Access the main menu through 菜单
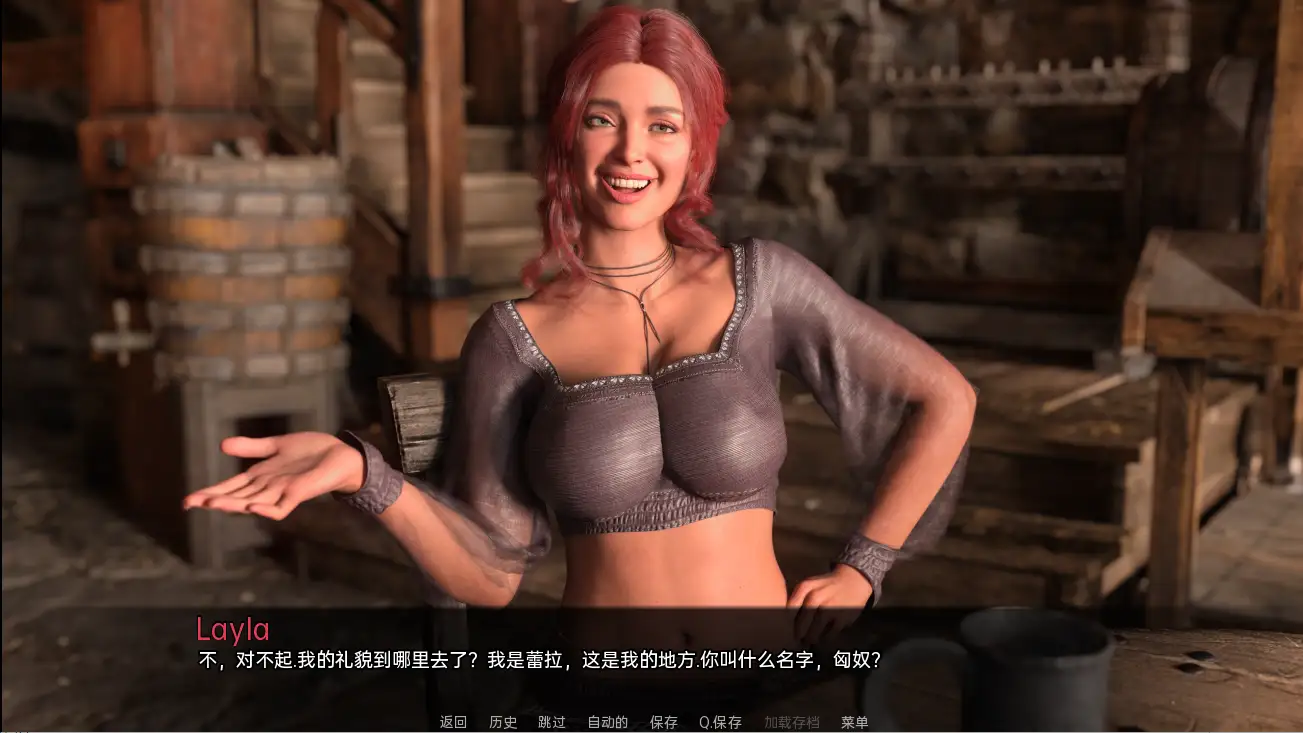 856,721
